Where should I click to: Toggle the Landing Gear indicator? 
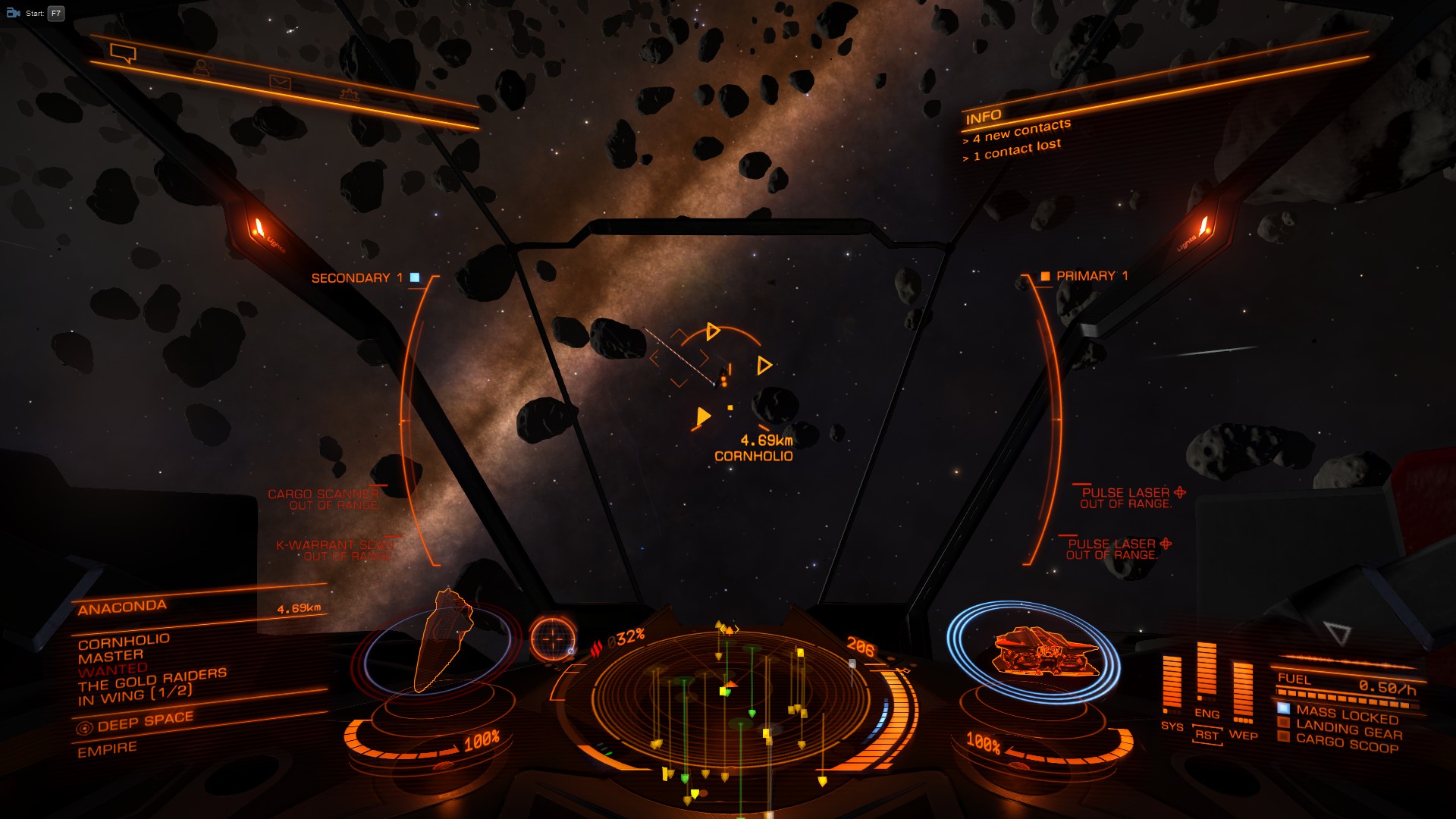coord(1348,730)
